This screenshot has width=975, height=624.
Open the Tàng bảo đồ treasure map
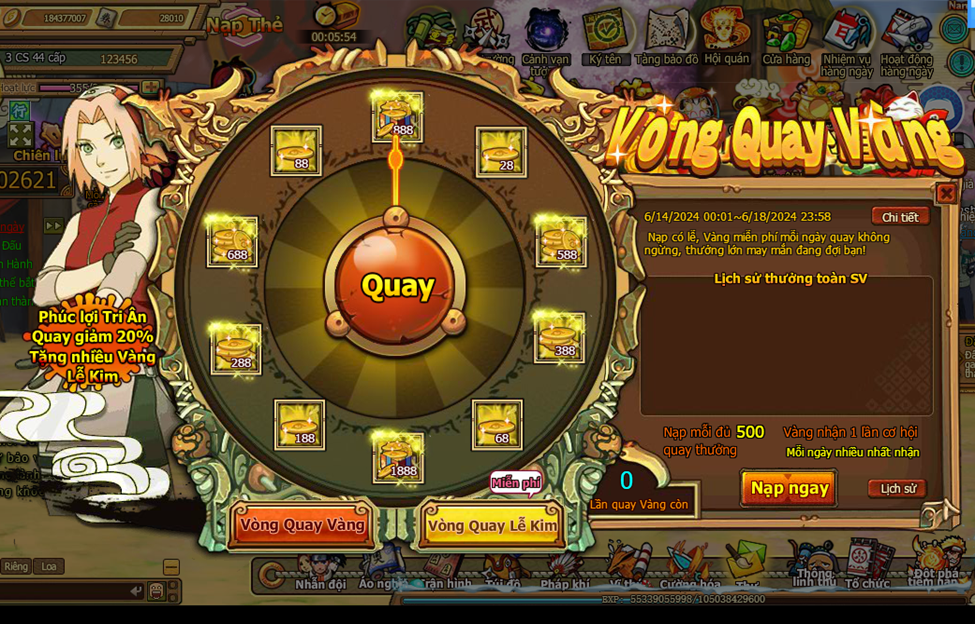pos(667,40)
